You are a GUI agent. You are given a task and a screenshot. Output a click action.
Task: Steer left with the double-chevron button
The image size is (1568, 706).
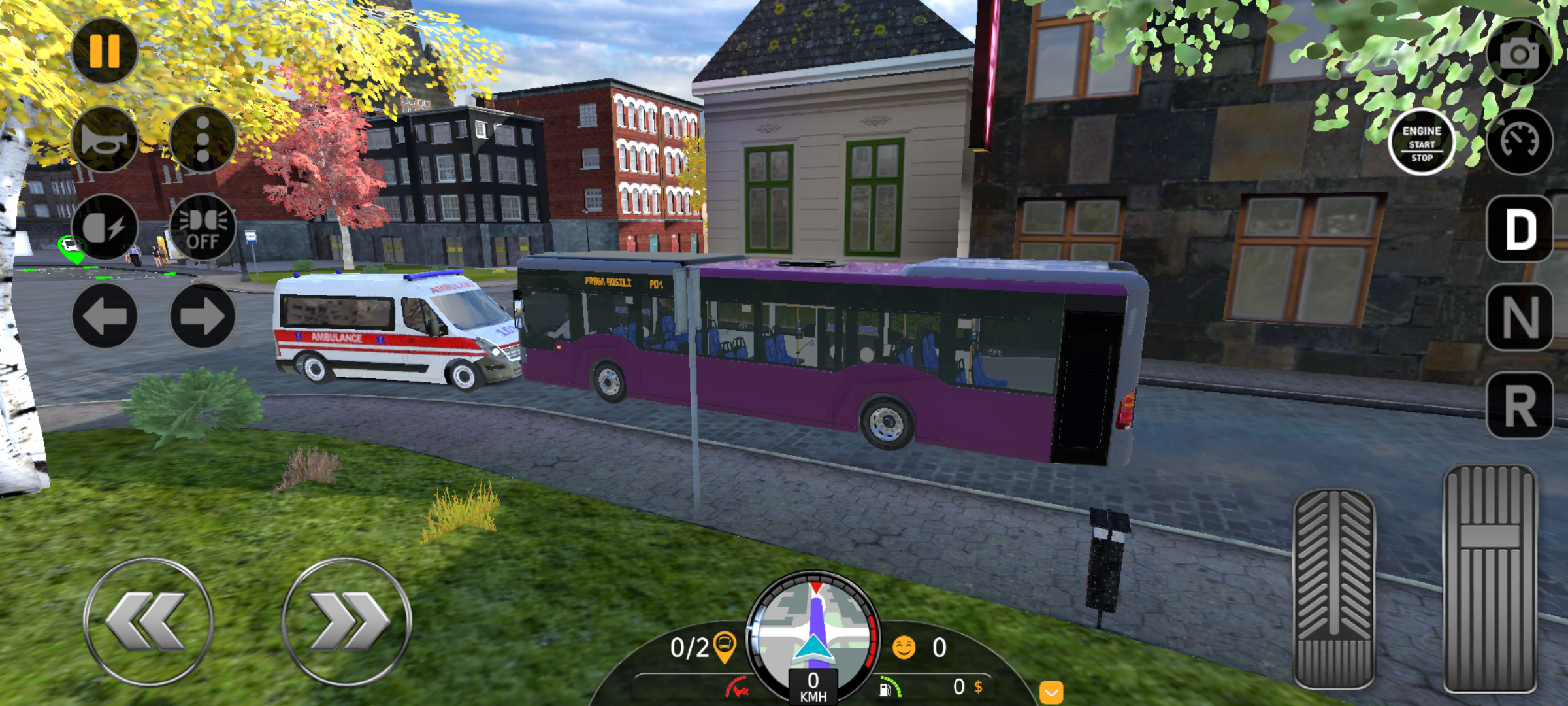pyautogui.click(x=148, y=622)
